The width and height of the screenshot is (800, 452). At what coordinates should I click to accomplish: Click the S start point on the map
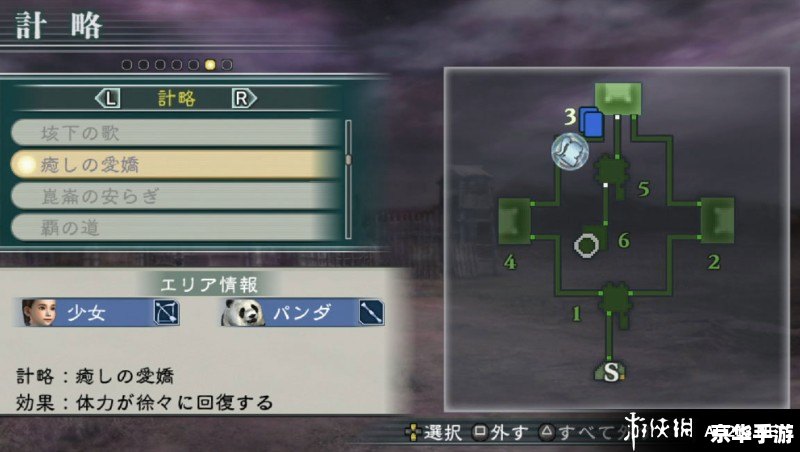click(x=613, y=371)
